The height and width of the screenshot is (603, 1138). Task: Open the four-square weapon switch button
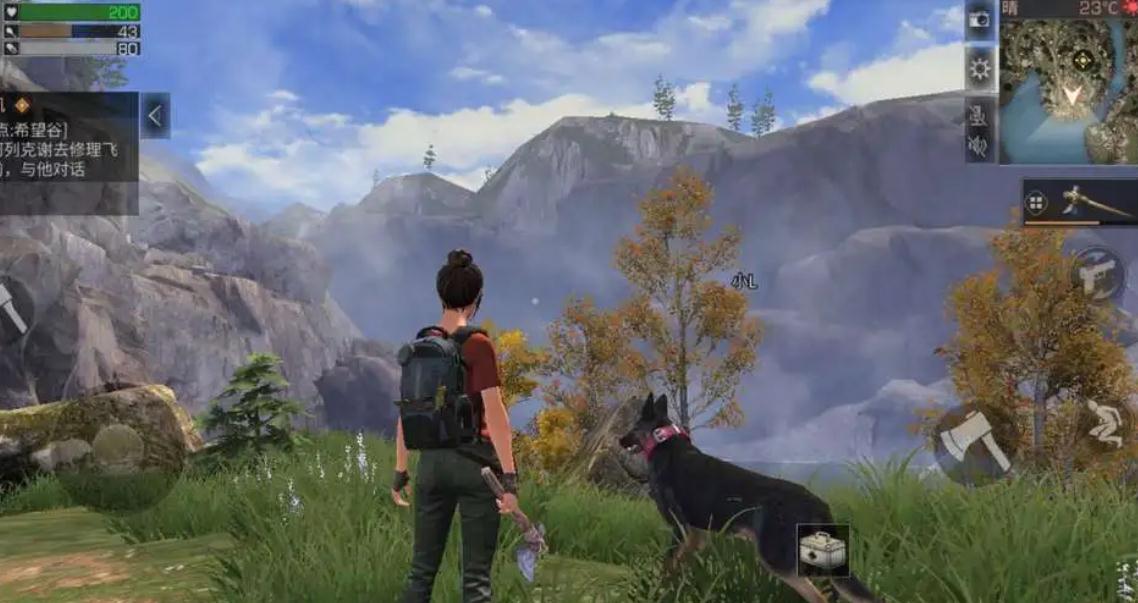coord(1037,204)
